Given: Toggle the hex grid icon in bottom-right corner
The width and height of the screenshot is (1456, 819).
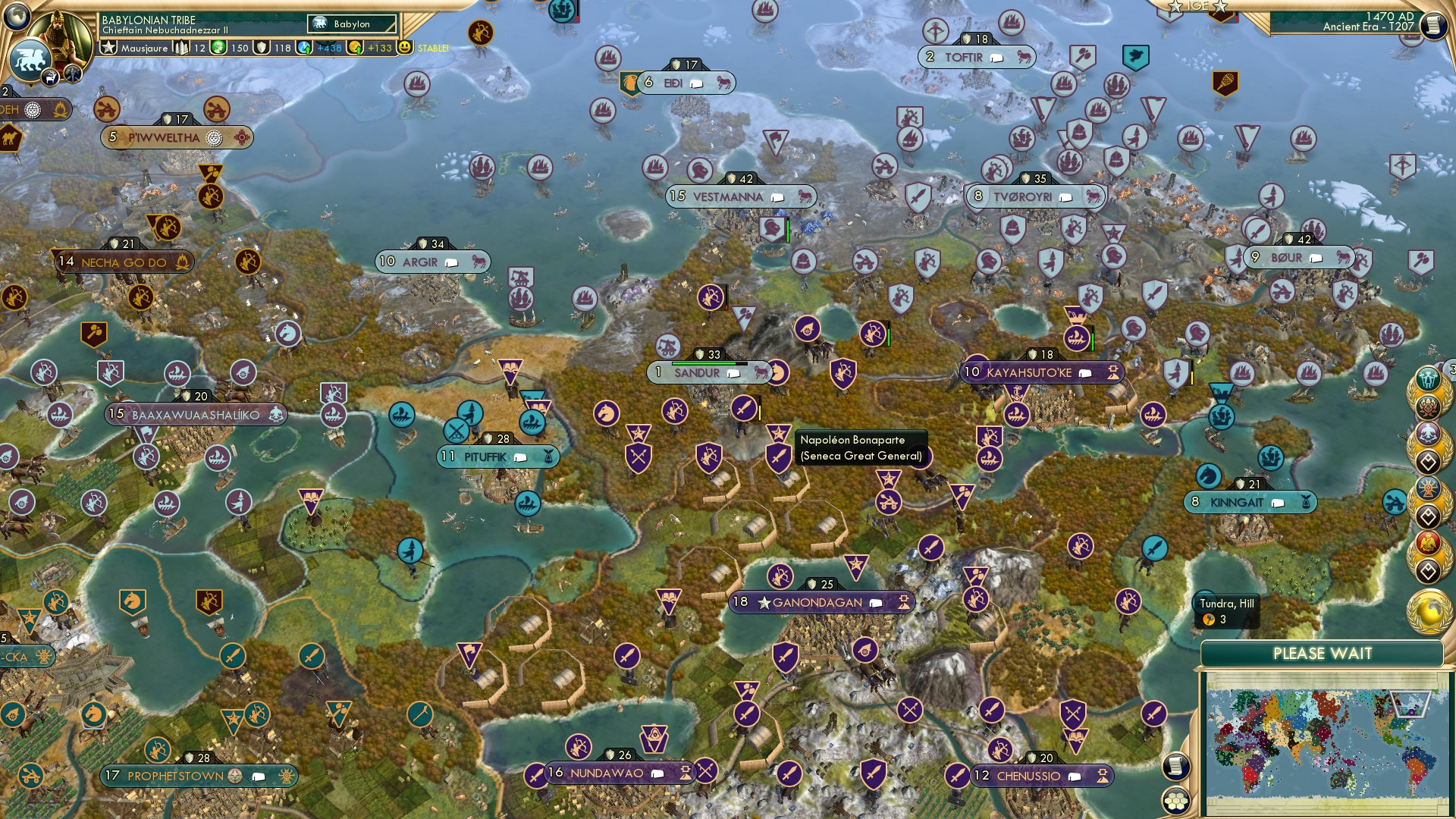Looking at the screenshot, I should pos(1176,800).
